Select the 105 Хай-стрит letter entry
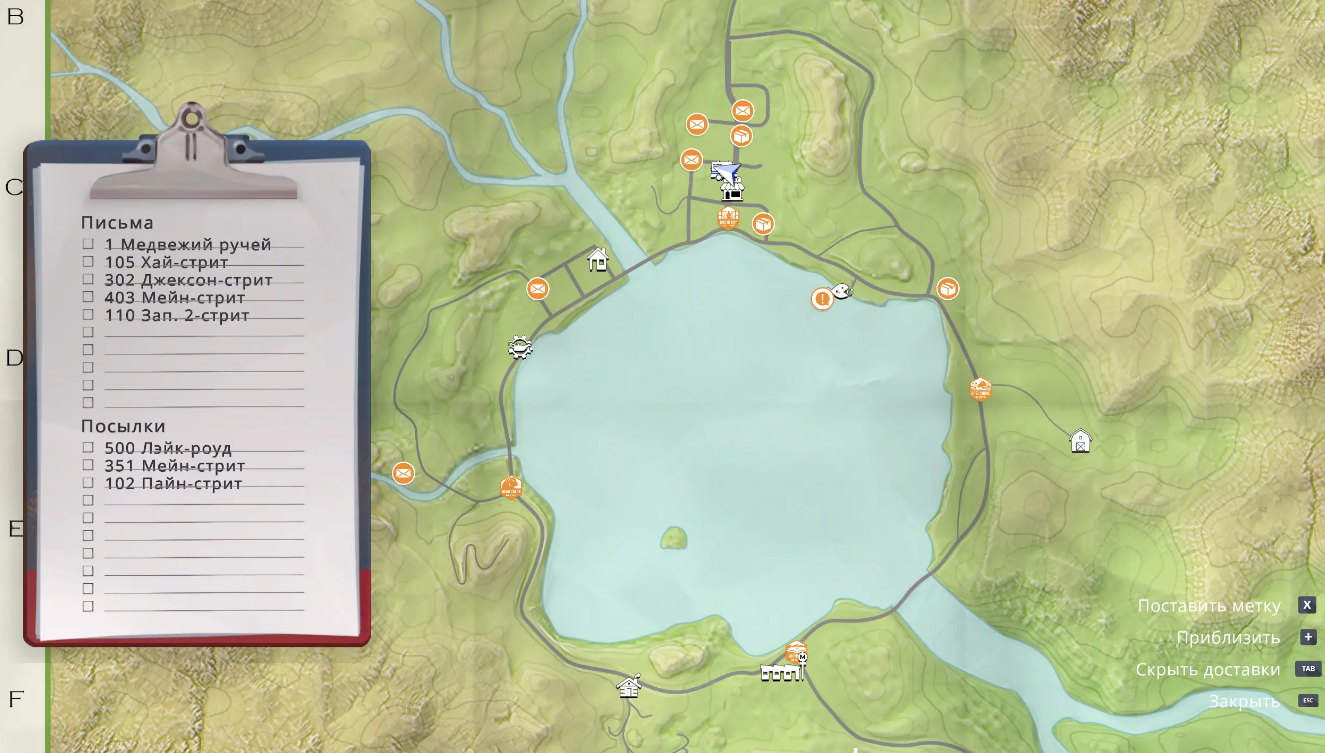 click(166, 262)
